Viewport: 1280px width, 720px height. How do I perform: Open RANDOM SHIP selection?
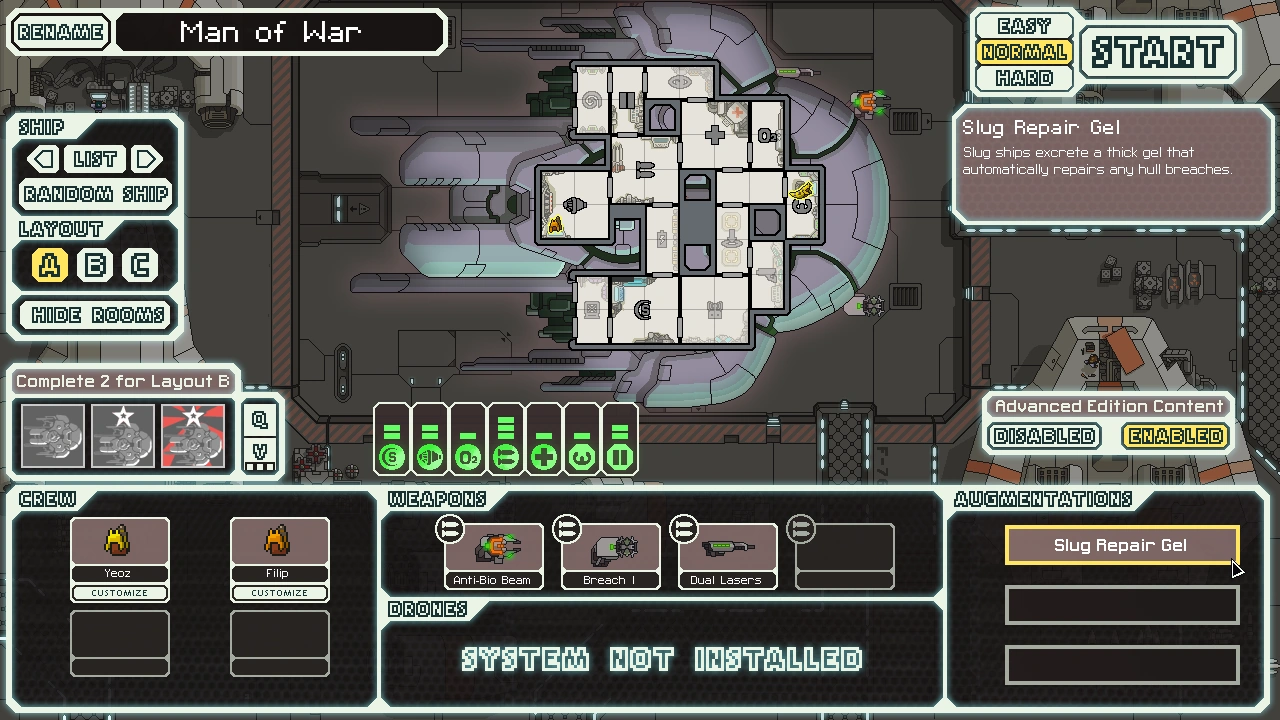(94, 194)
